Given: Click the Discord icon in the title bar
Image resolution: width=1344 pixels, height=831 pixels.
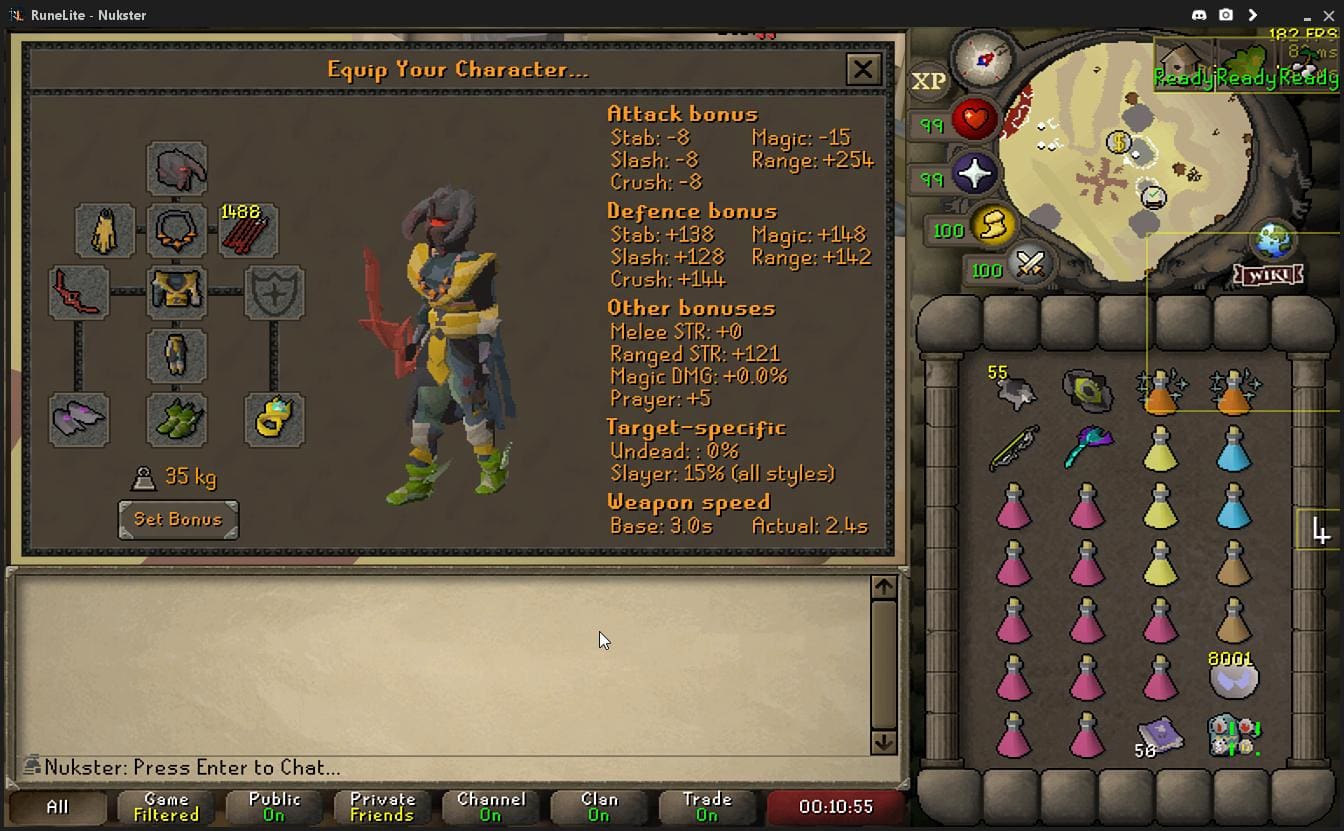Looking at the screenshot, I should (1199, 15).
